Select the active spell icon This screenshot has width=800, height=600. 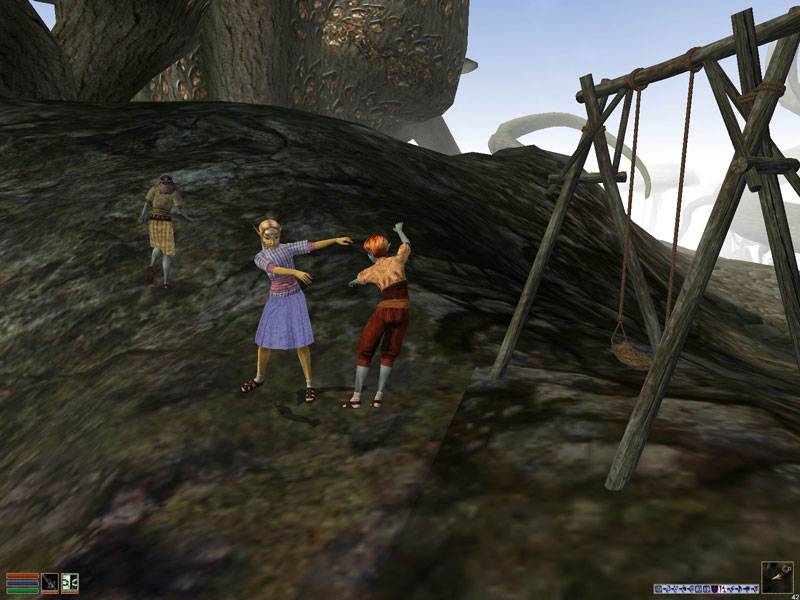click(x=69, y=582)
